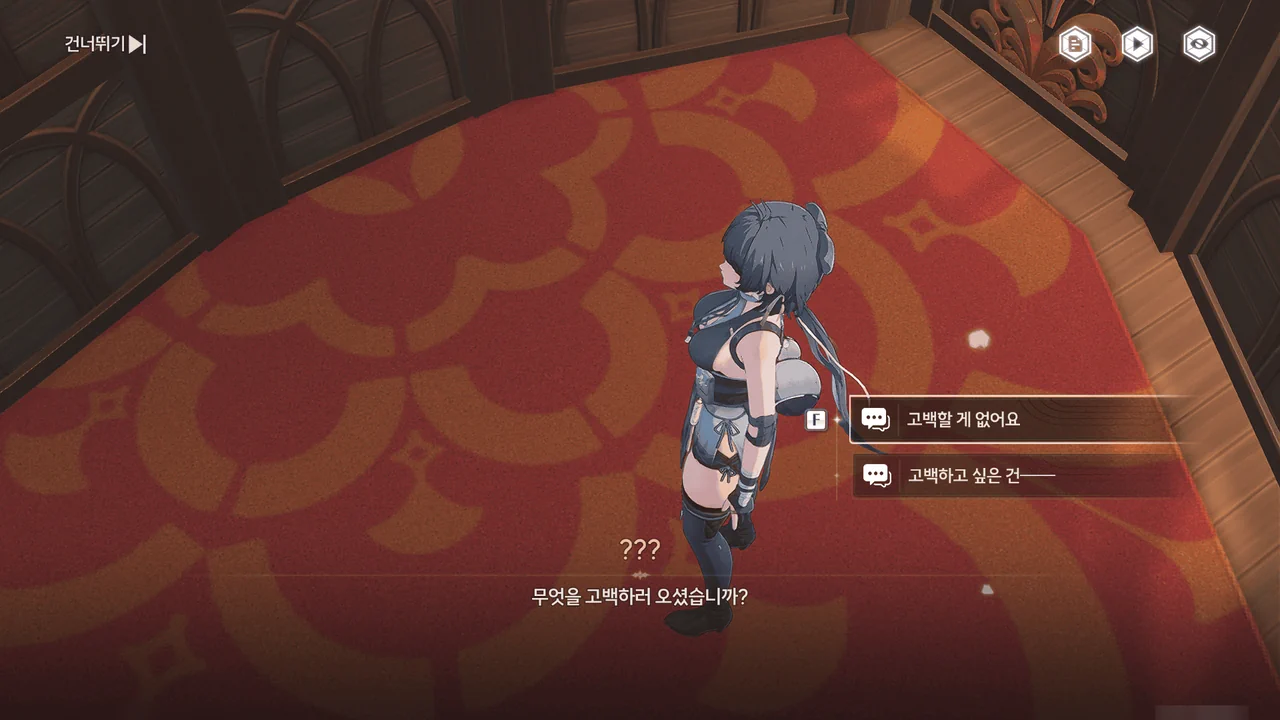Hide the dialogue interface with eye icon

pos(1199,44)
